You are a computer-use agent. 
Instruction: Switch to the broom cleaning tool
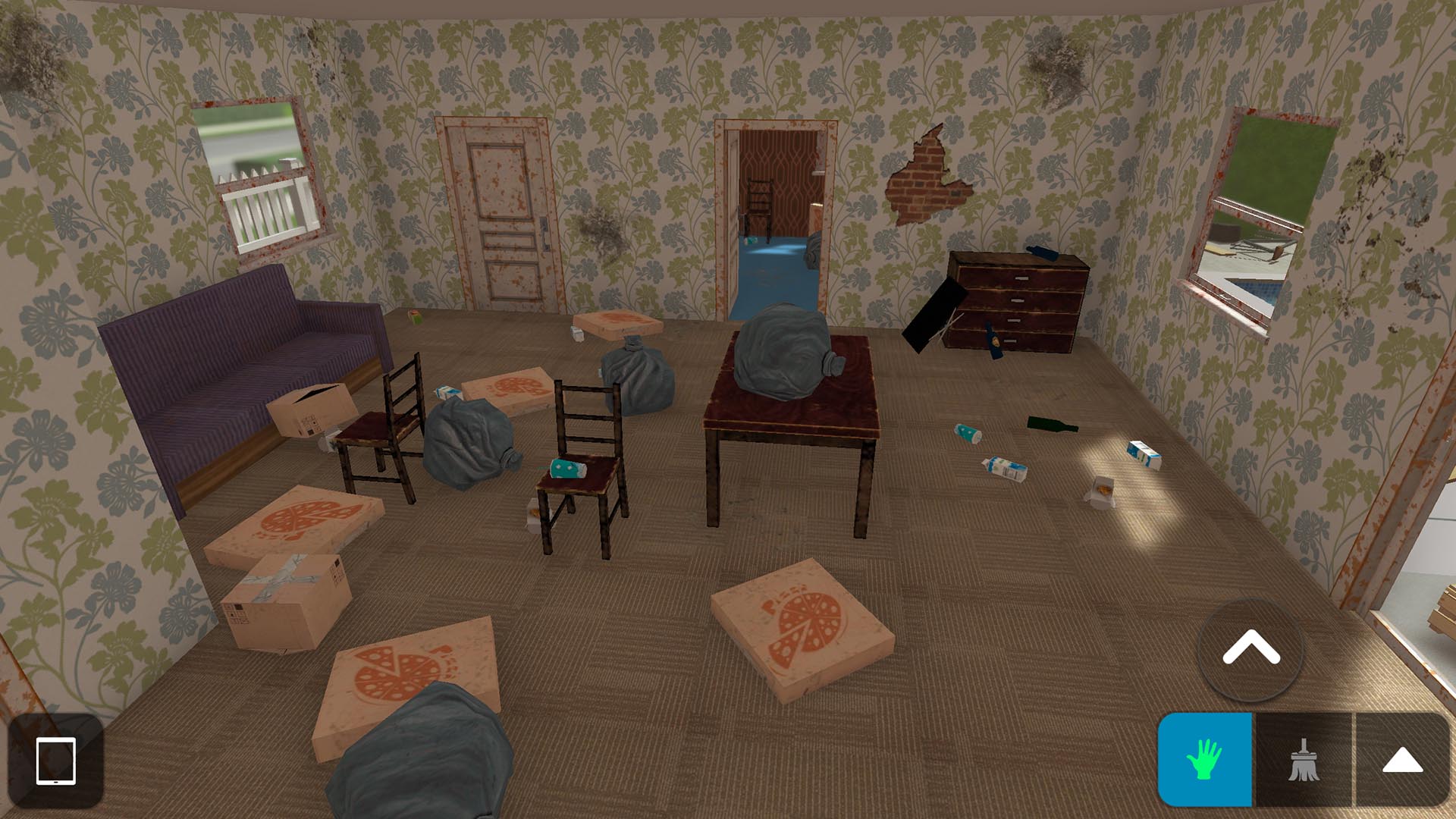(x=1304, y=759)
